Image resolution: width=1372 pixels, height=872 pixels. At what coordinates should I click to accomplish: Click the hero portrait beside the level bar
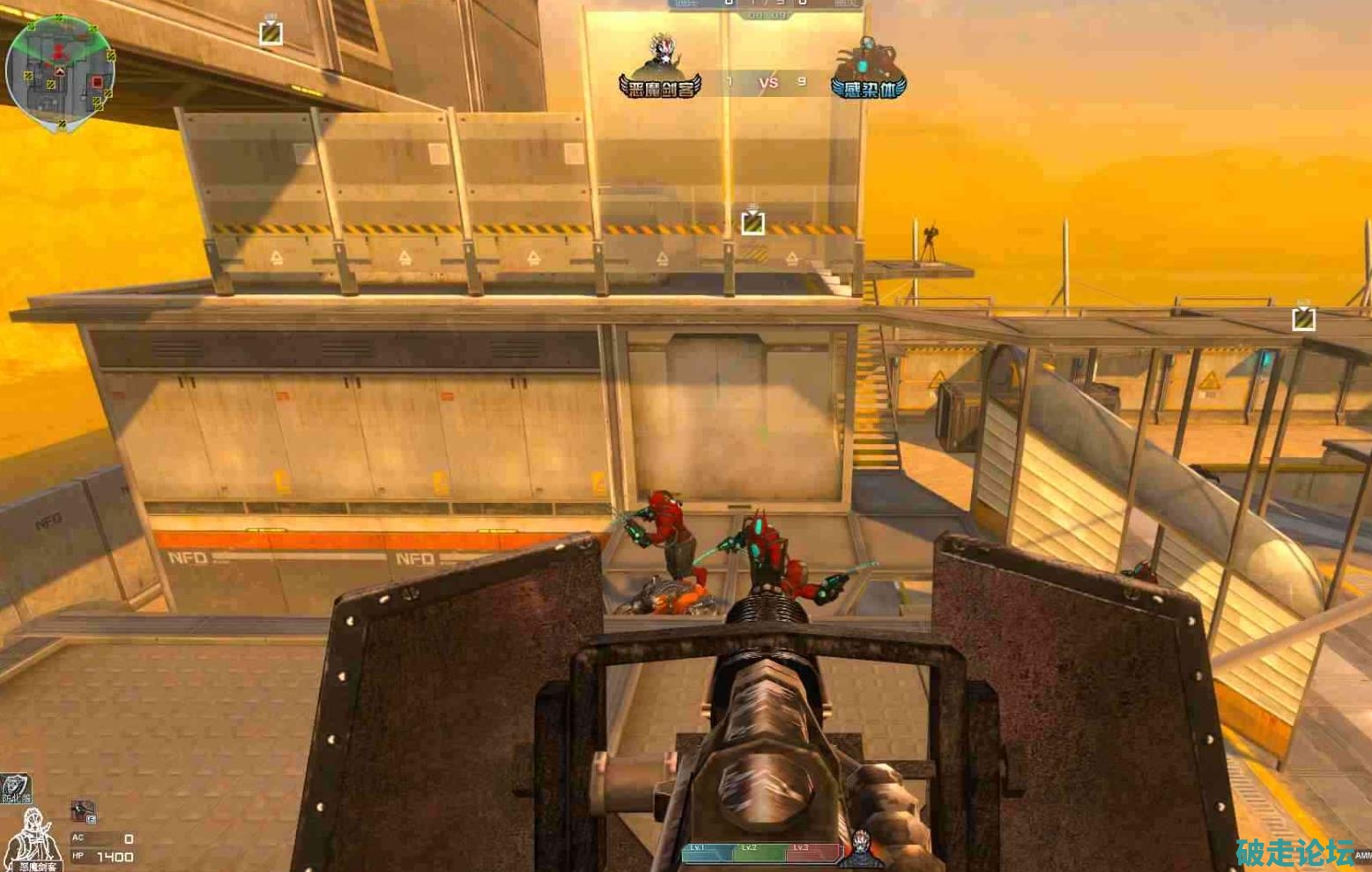click(861, 846)
